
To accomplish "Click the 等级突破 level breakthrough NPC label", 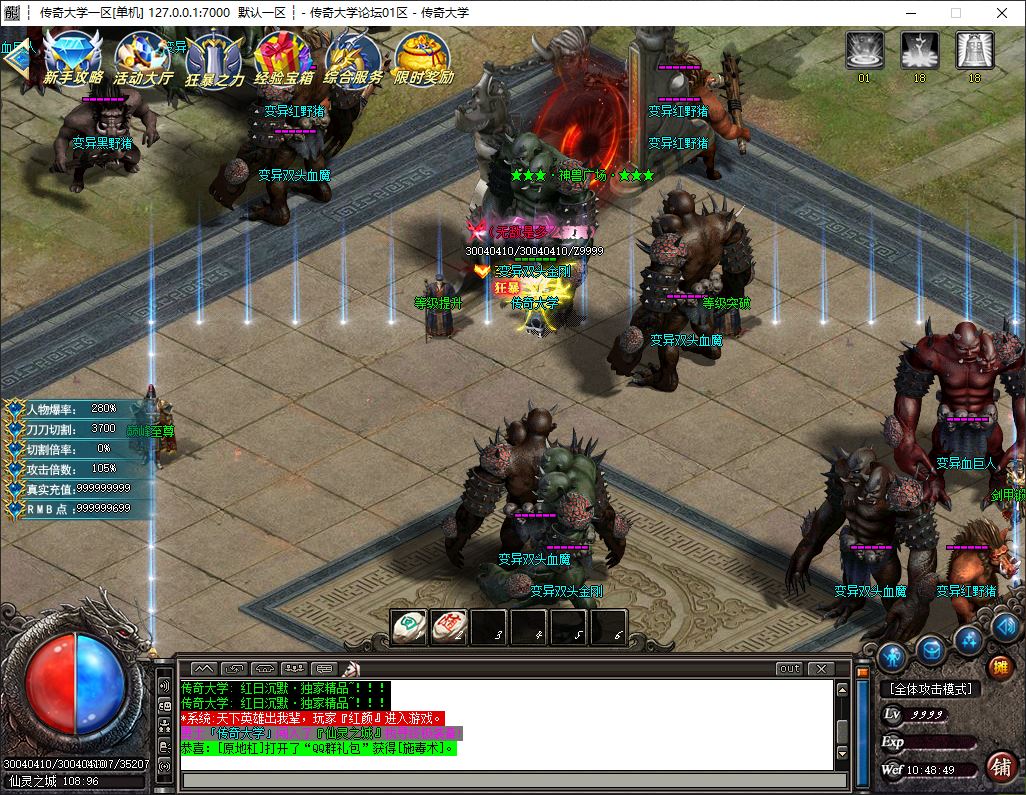I will 726,303.
